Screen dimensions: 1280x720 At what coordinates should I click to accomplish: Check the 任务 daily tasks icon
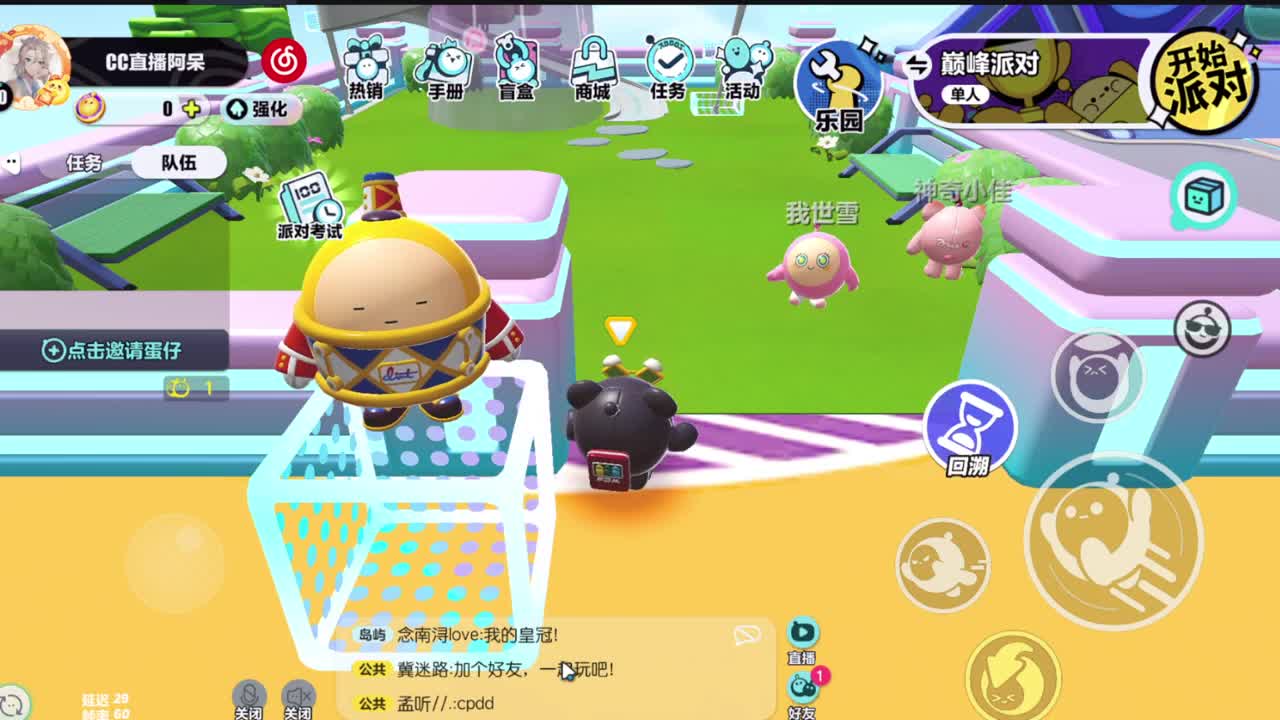668,70
